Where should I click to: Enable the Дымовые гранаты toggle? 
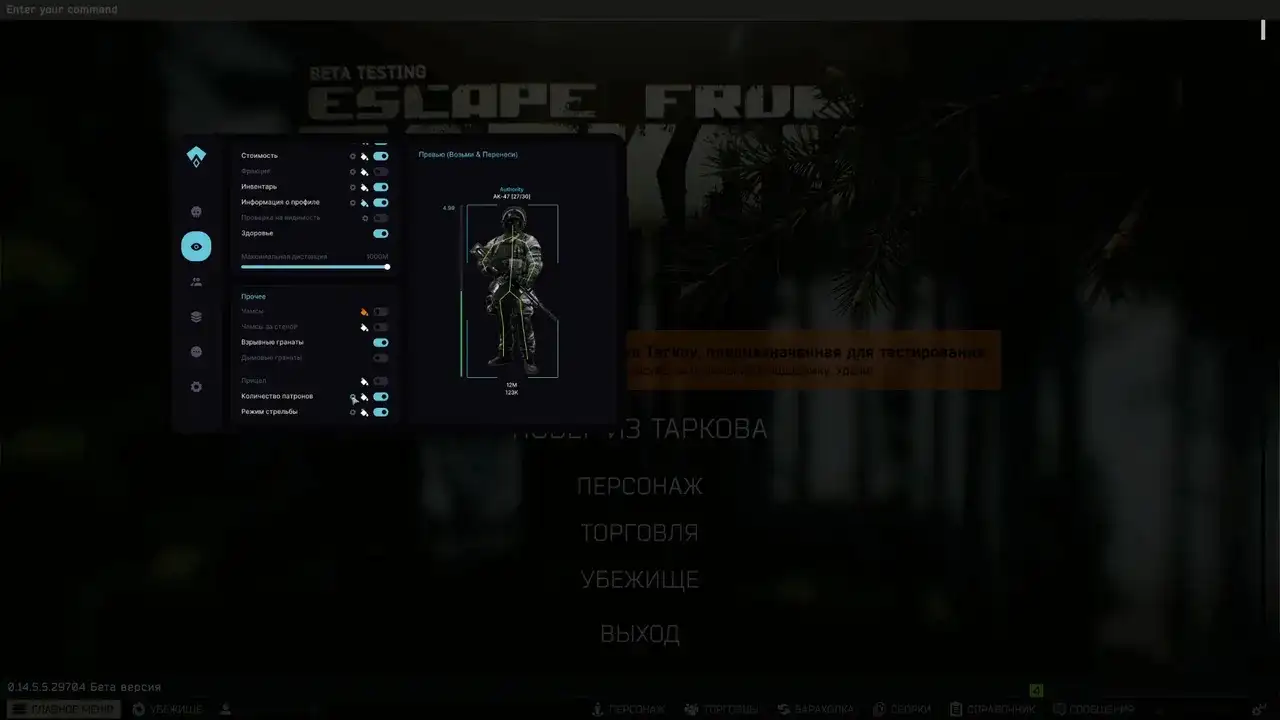(379, 357)
